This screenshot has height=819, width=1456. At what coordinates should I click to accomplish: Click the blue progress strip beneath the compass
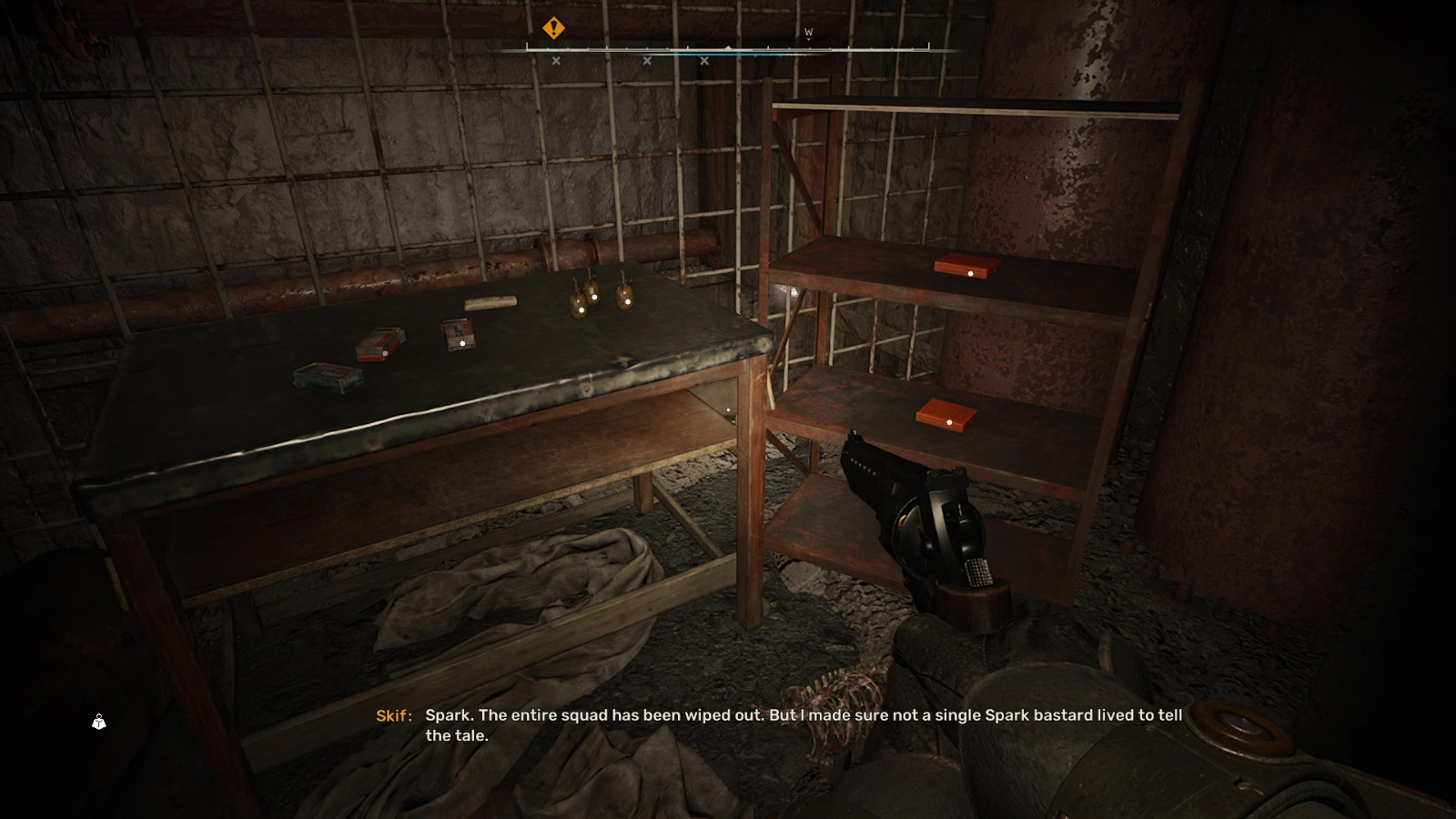pyautogui.click(x=728, y=55)
